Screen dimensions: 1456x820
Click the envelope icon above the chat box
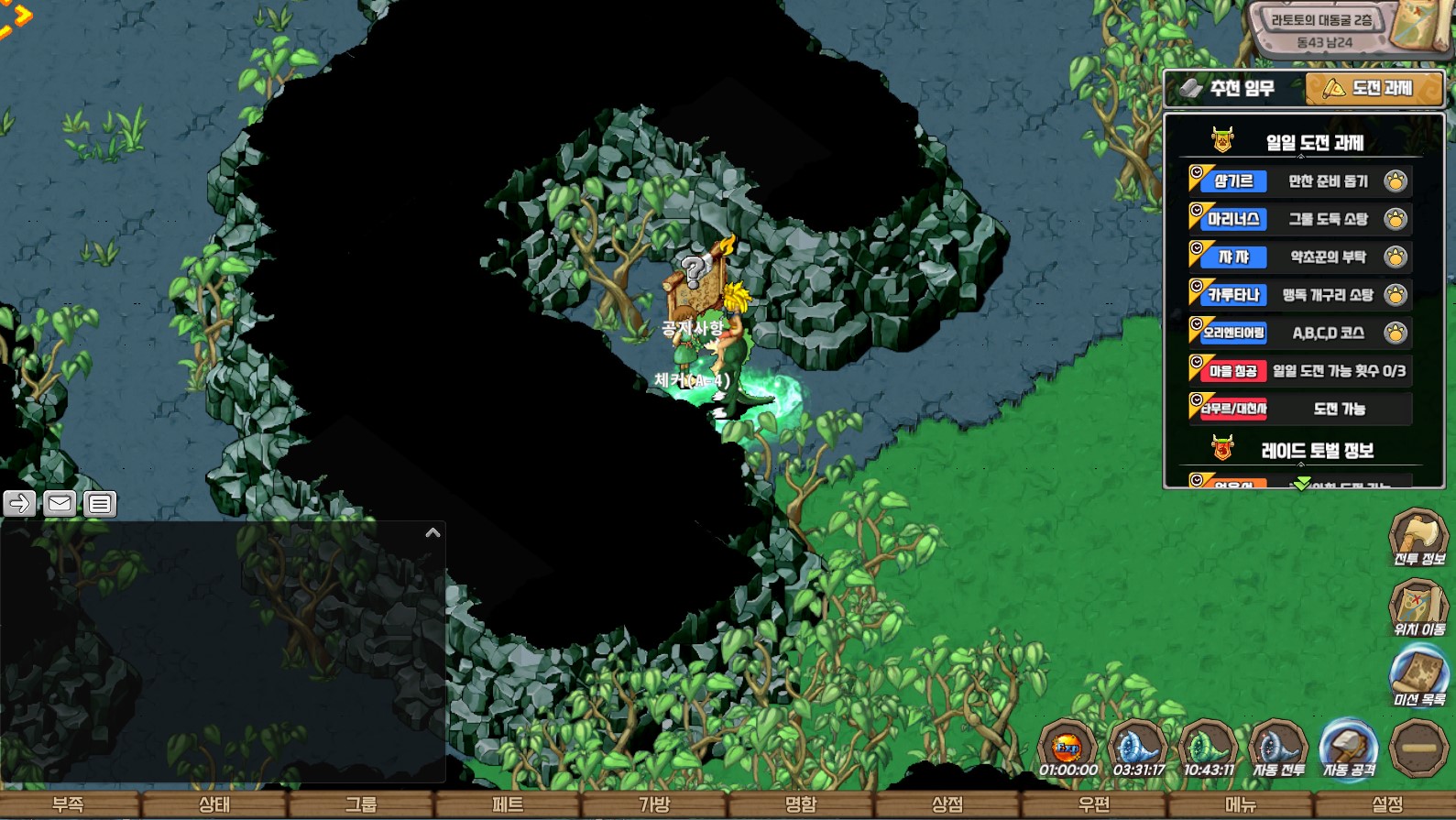pos(60,503)
